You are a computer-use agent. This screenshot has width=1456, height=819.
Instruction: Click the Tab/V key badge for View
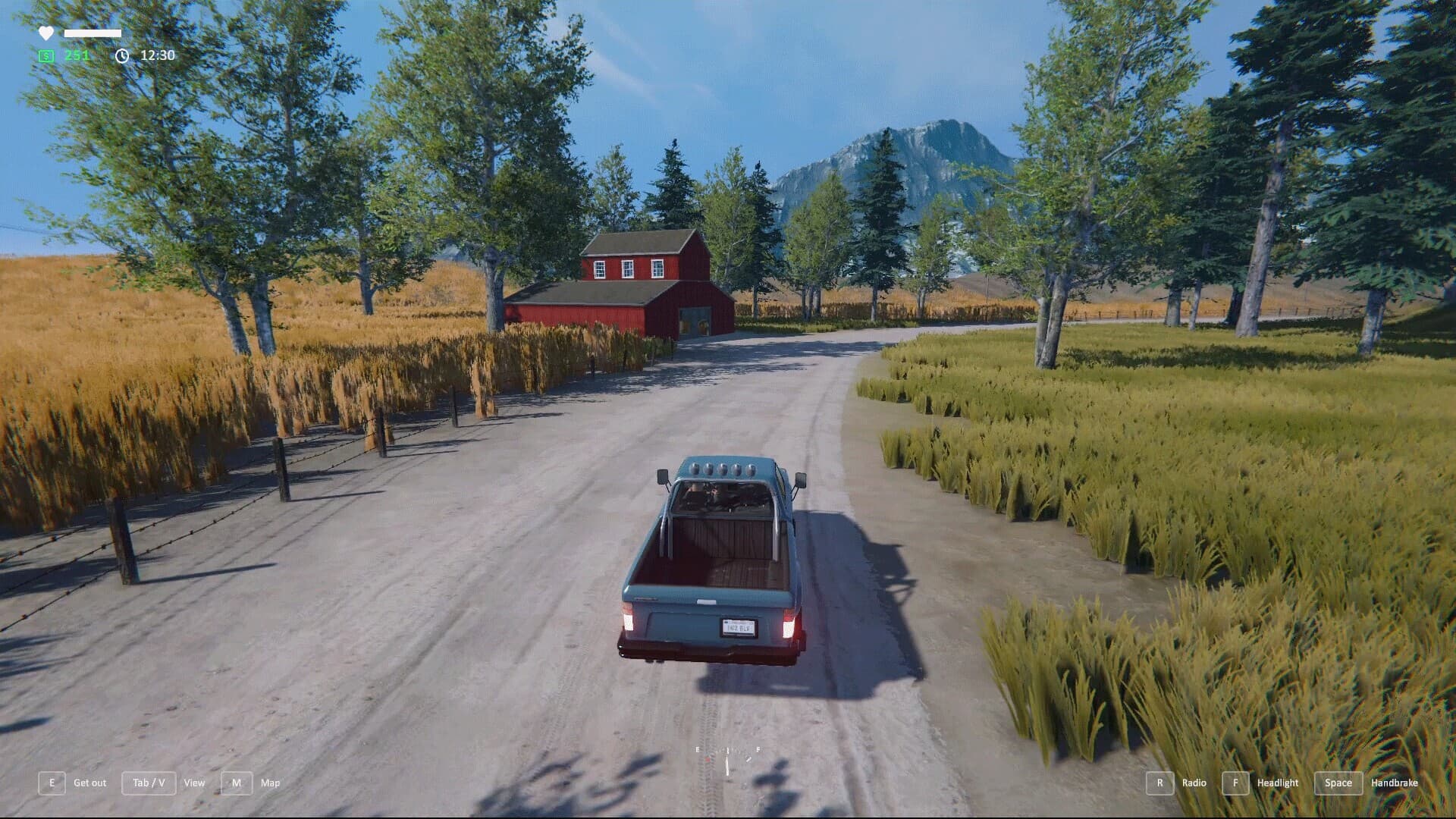[x=149, y=783]
